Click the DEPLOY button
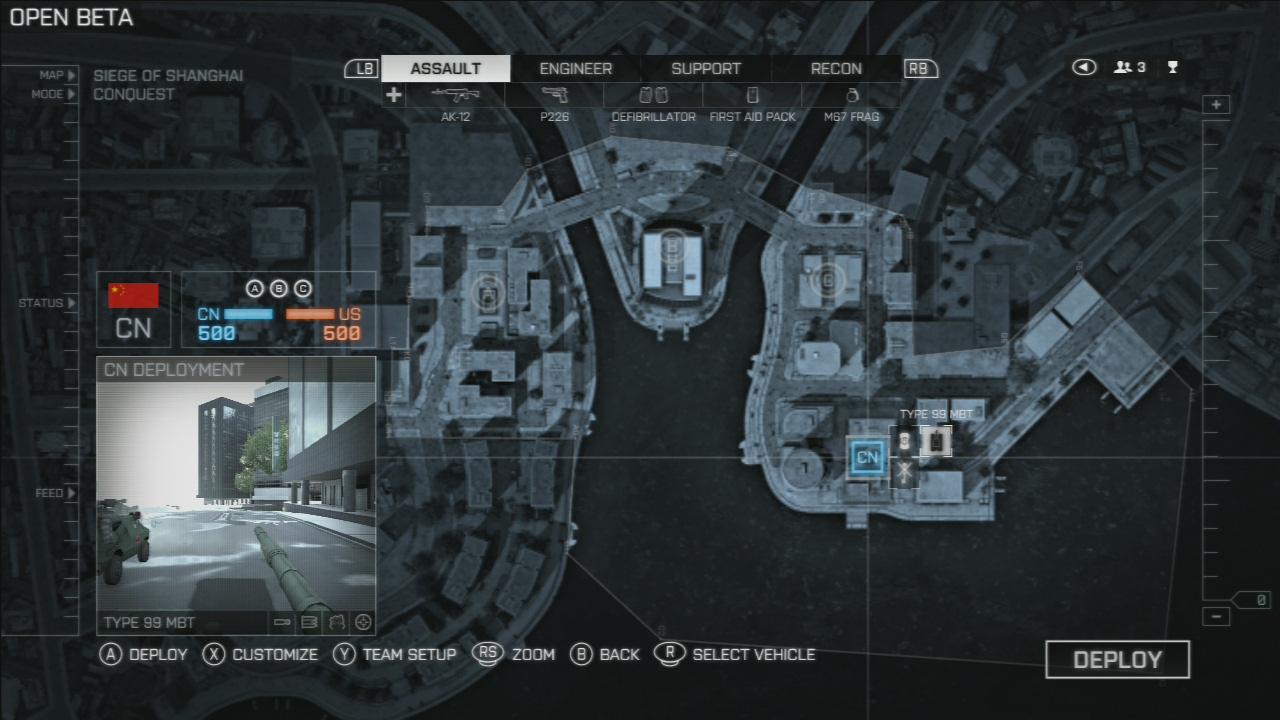The image size is (1280, 720). click(x=1117, y=660)
